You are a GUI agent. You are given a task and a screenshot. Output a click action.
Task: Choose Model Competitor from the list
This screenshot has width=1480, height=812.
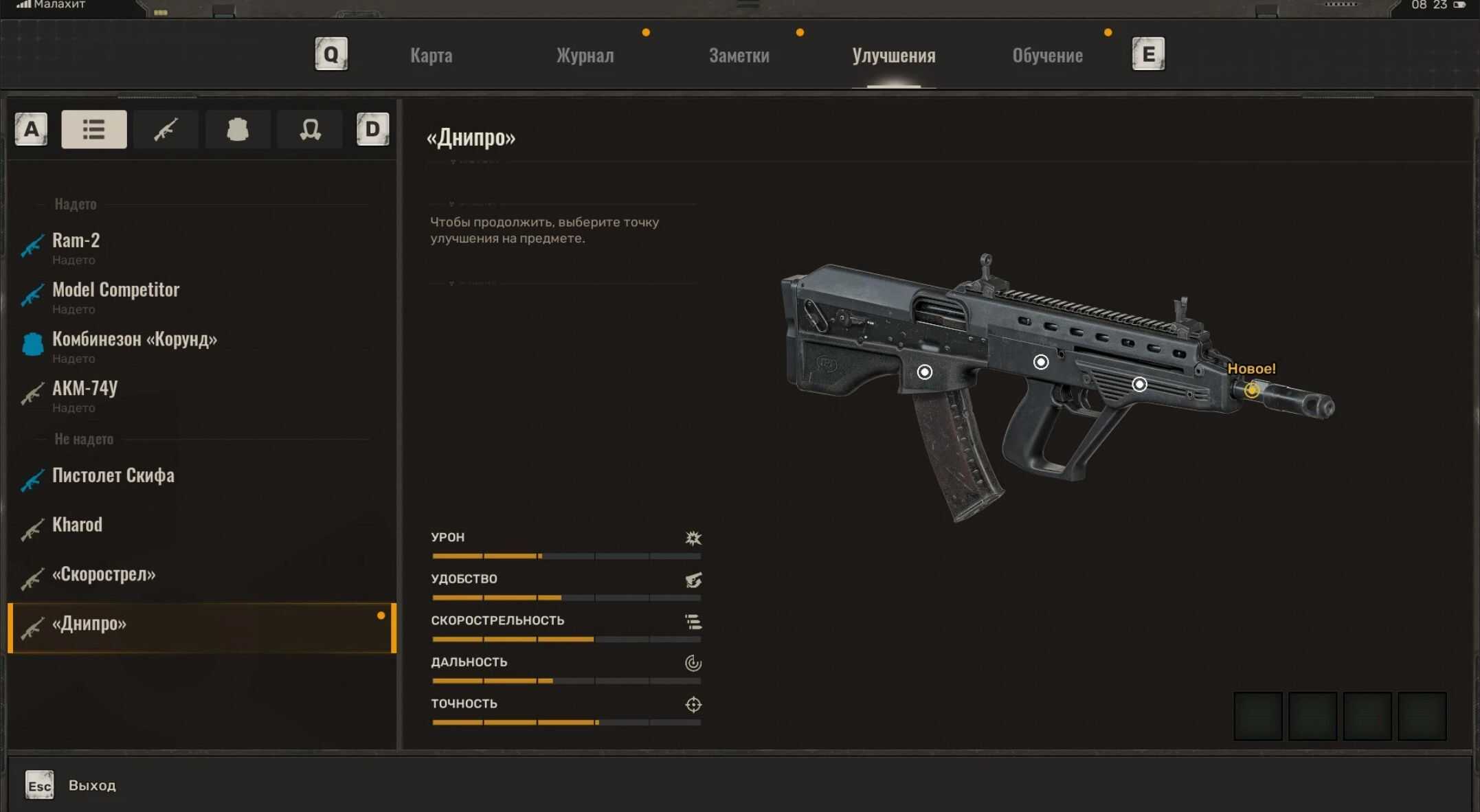click(115, 291)
